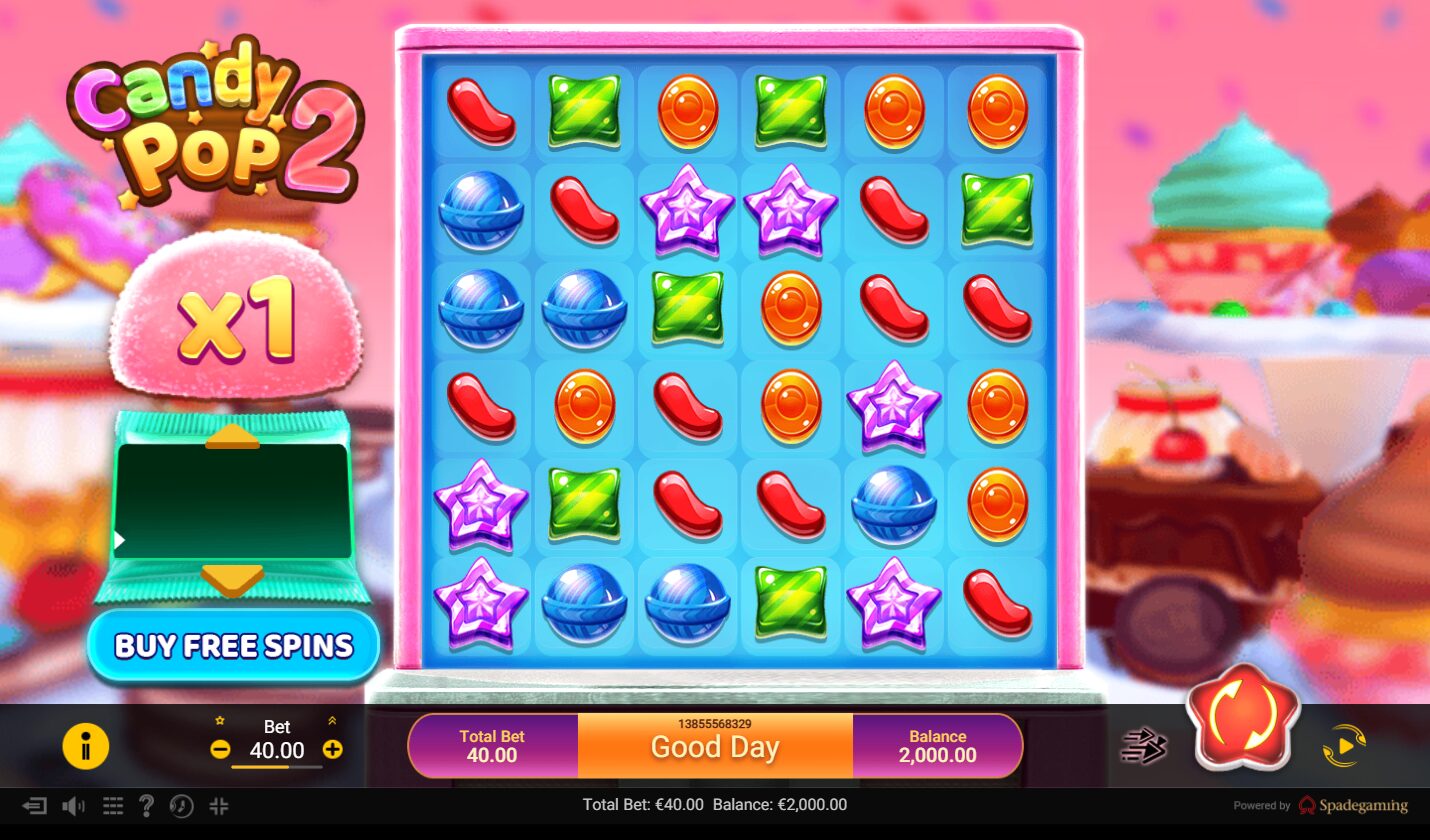The height and width of the screenshot is (840, 1430).
Task: Open the help question mark
Action: click(146, 805)
